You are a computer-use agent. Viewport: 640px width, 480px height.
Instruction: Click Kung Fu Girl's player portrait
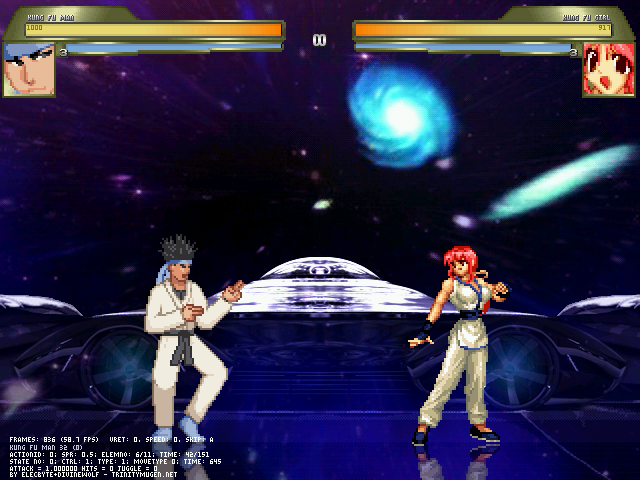click(x=609, y=70)
